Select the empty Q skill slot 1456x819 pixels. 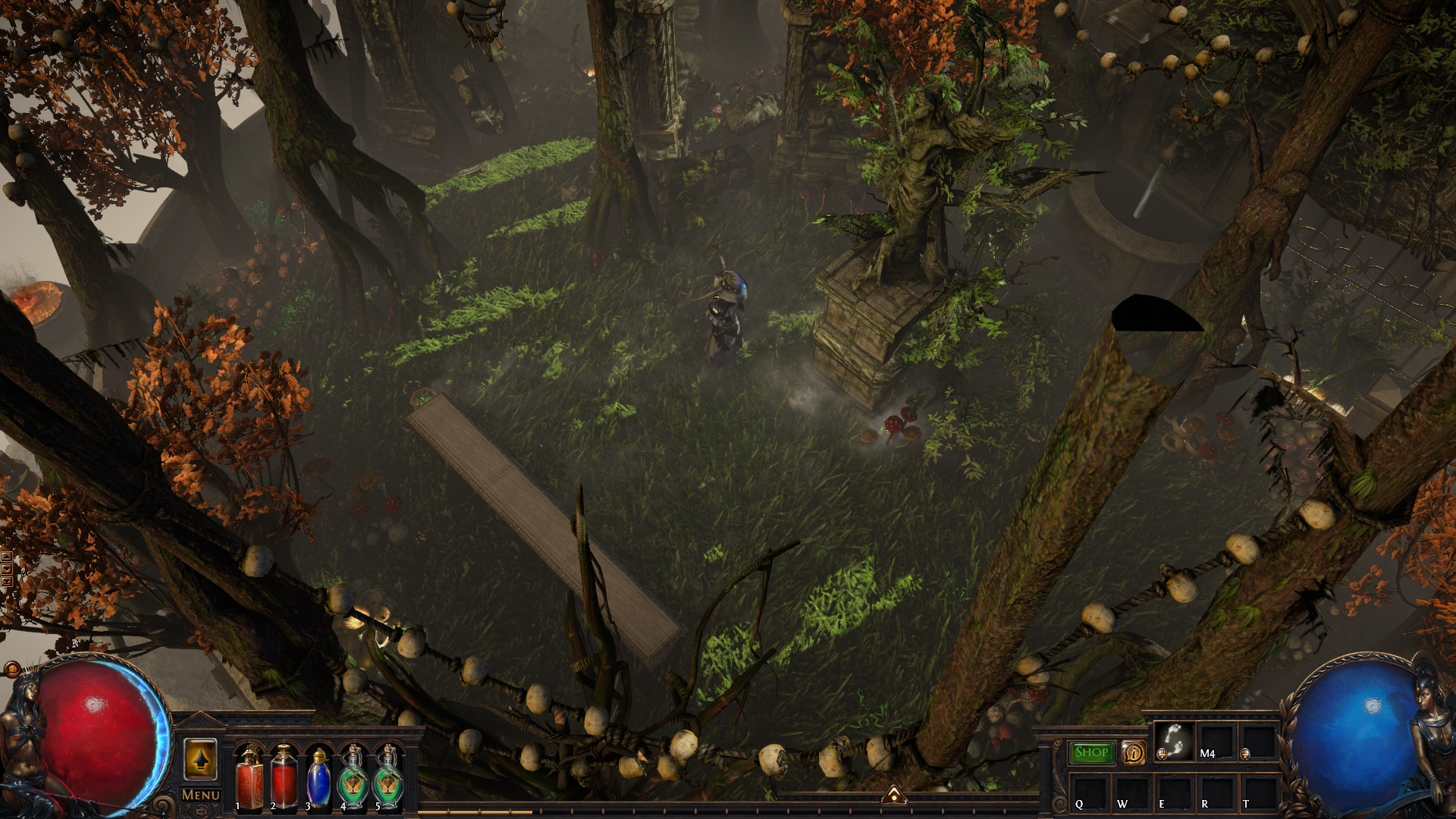coord(1088,792)
